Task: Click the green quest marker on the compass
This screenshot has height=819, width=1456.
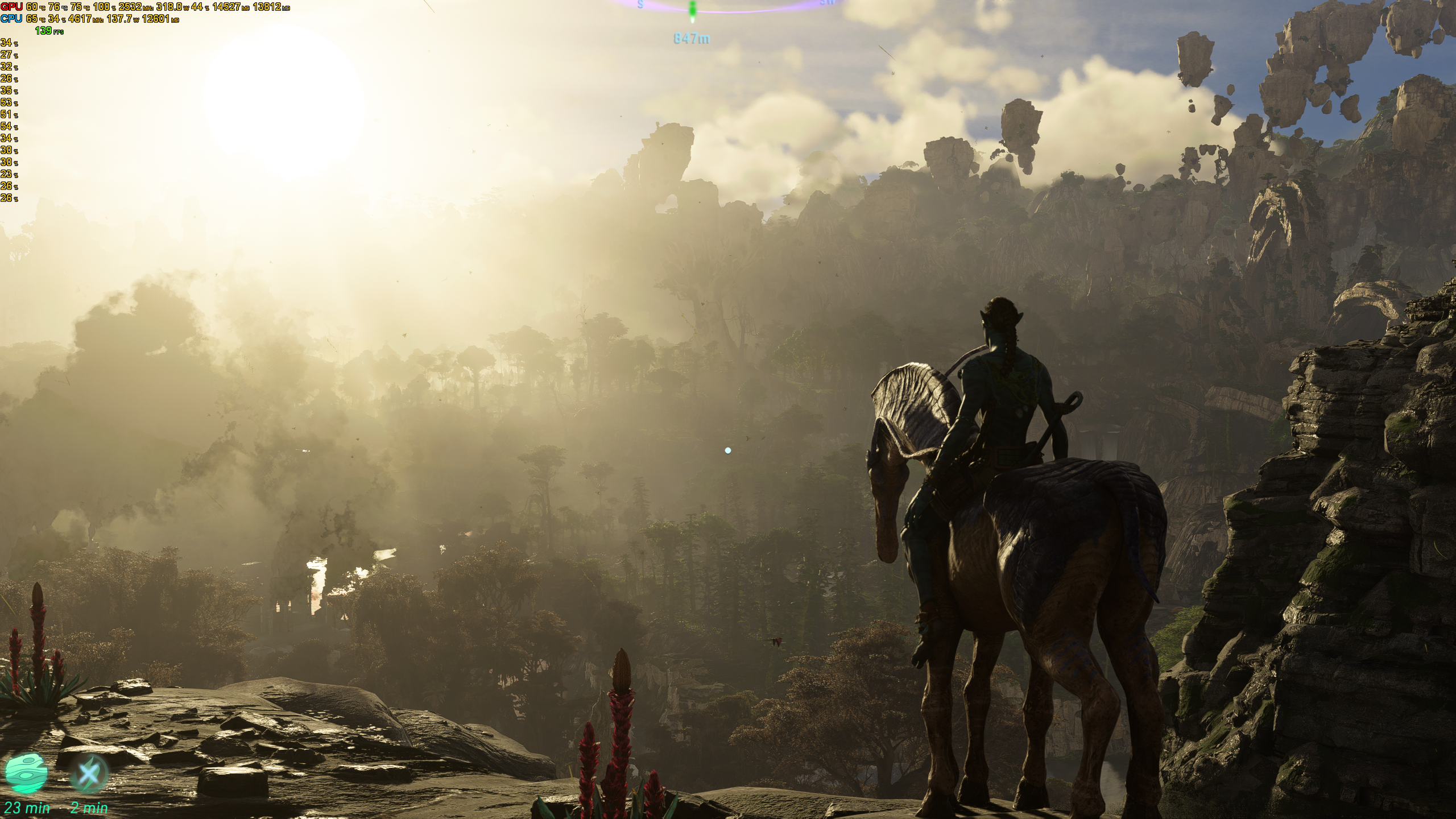Action: pyautogui.click(x=692, y=10)
